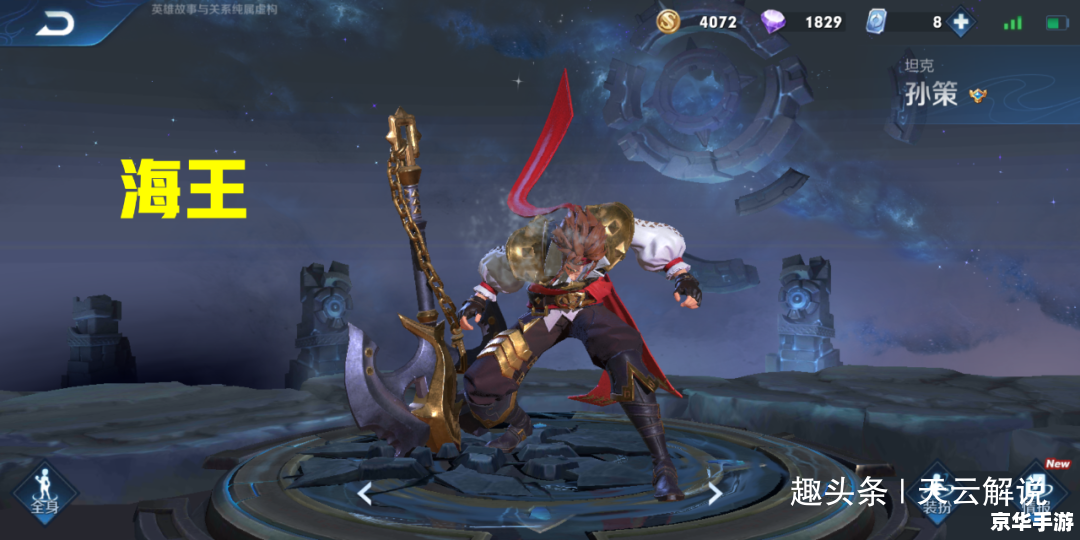Go back using the return arrow
1080x540 pixels.
point(55,24)
